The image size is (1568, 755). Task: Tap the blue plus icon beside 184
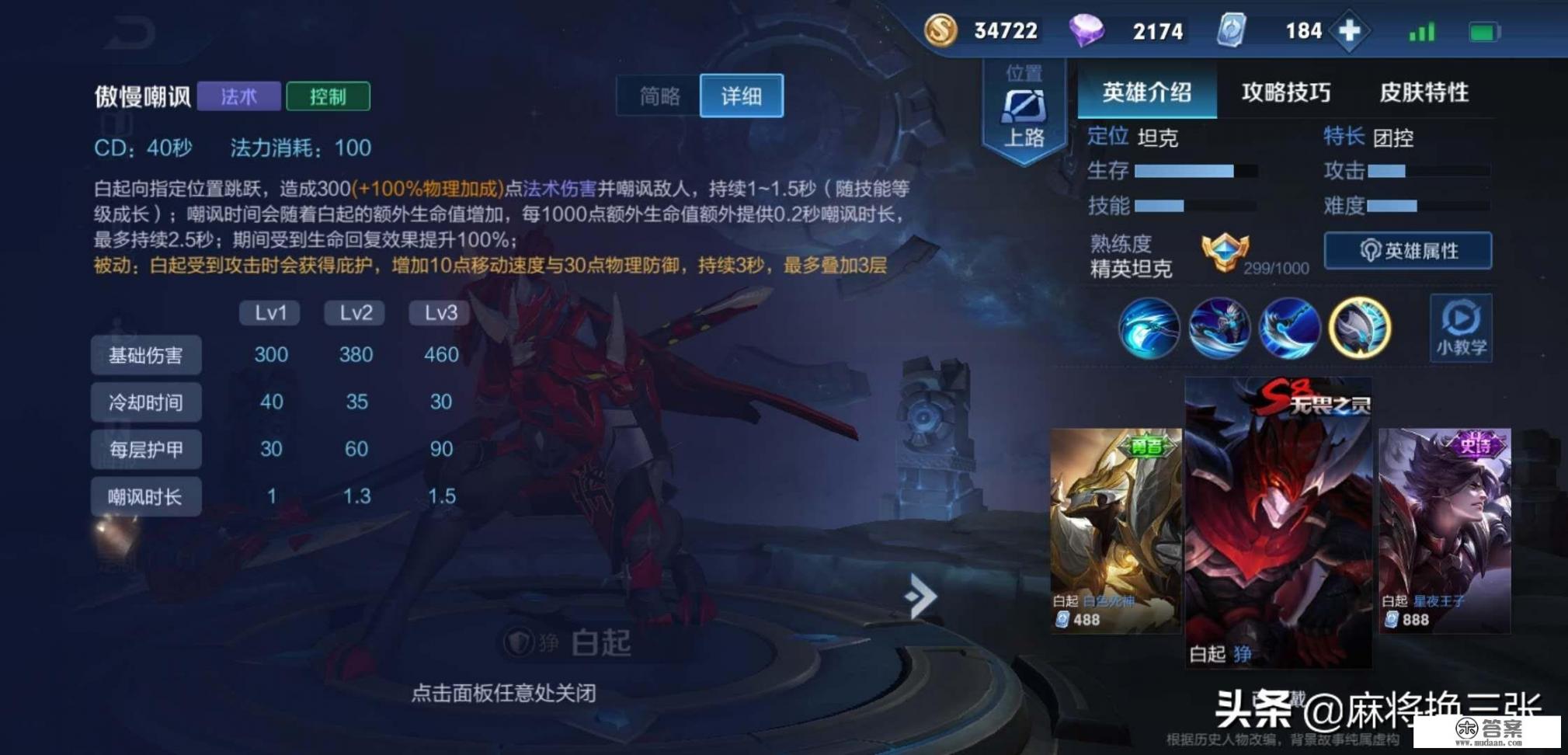[1351, 31]
